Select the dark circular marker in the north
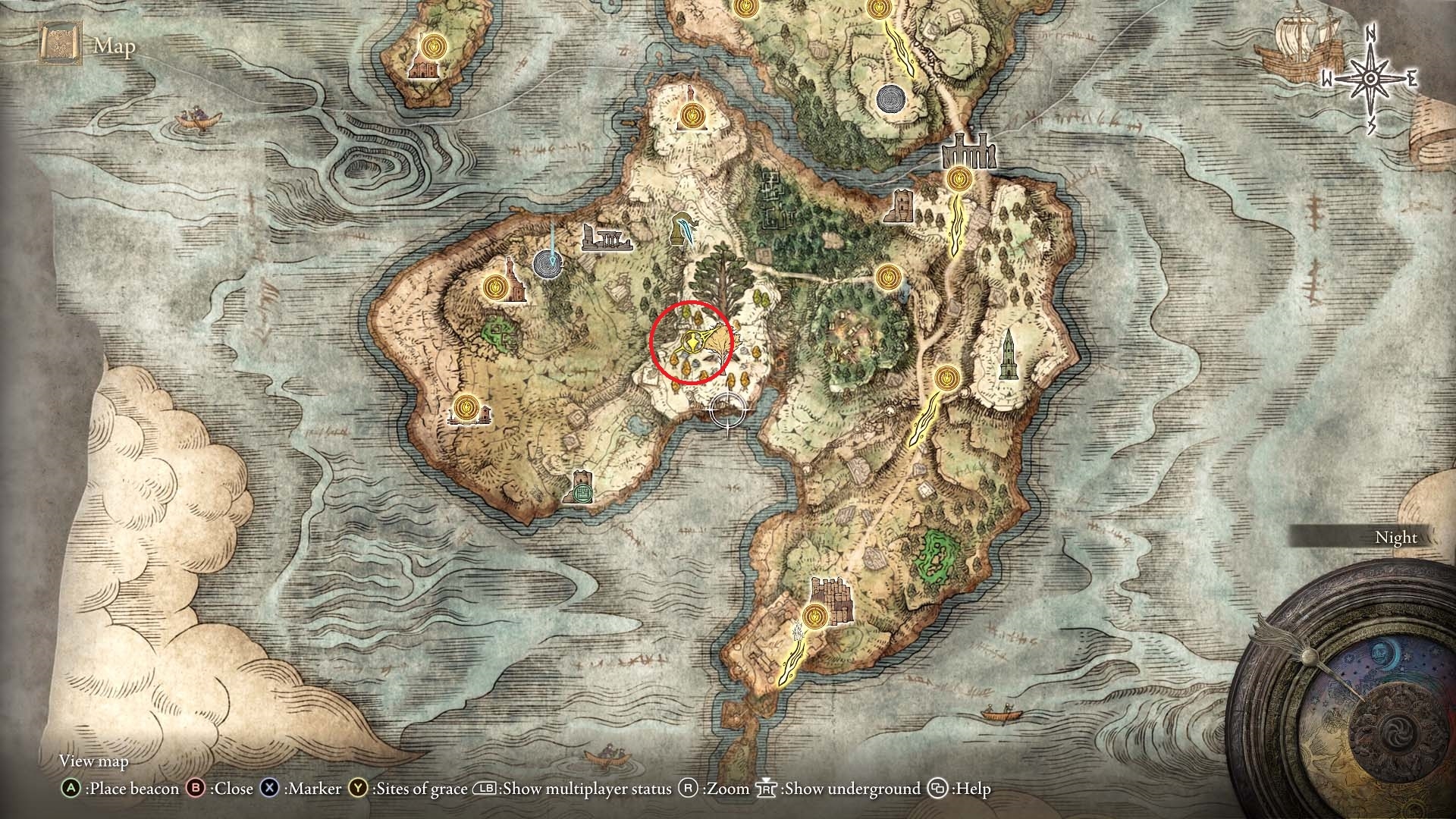The image size is (1456, 819). (x=890, y=98)
